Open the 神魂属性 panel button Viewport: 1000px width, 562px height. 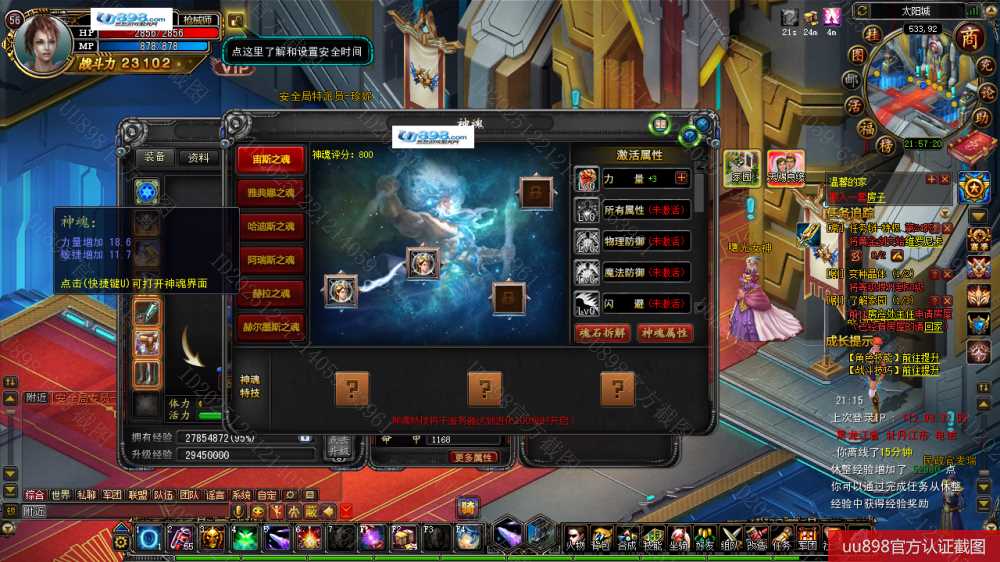tap(665, 333)
